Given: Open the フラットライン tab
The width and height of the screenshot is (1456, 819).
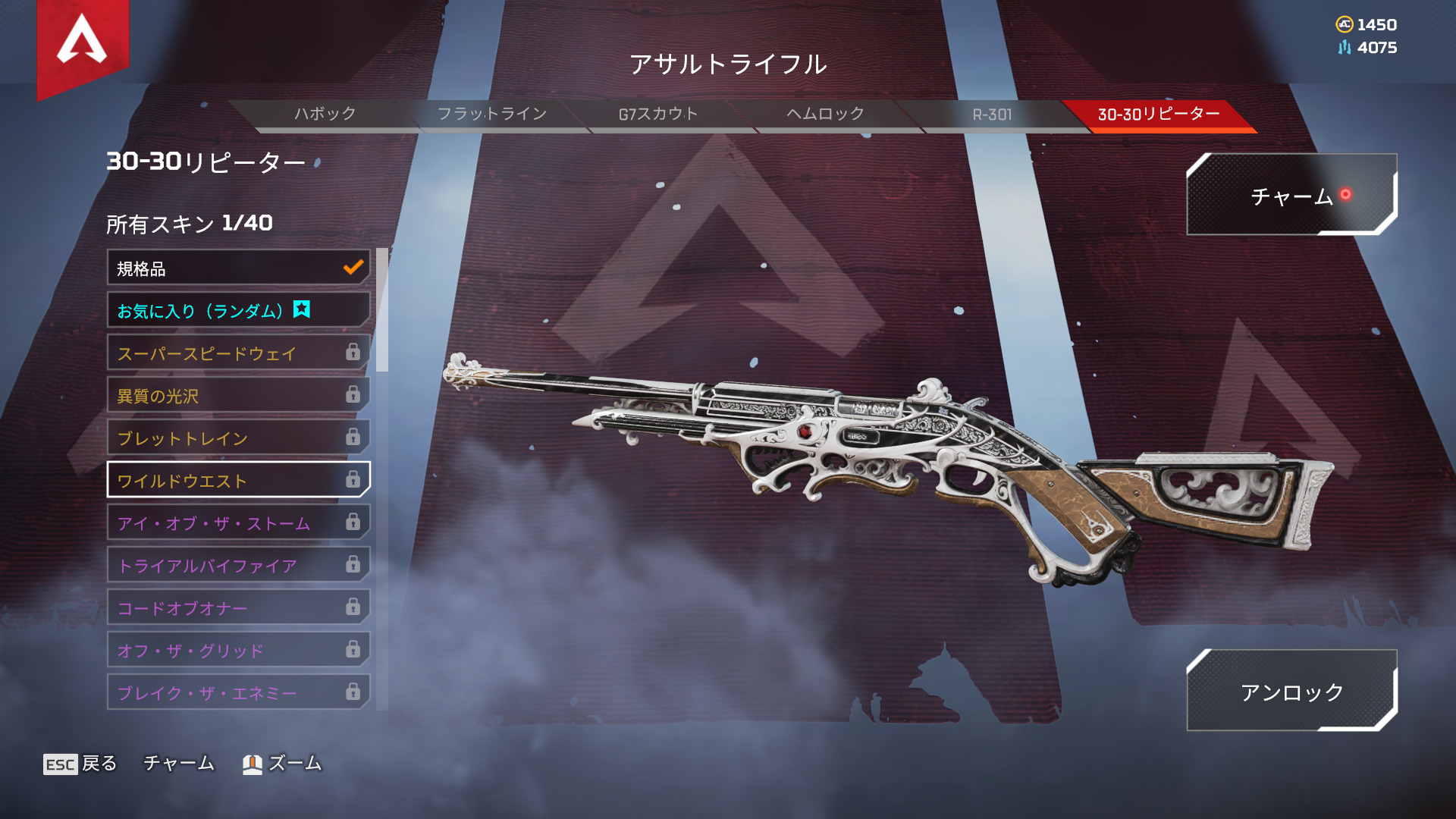Looking at the screenshot, I should [492, 115].
